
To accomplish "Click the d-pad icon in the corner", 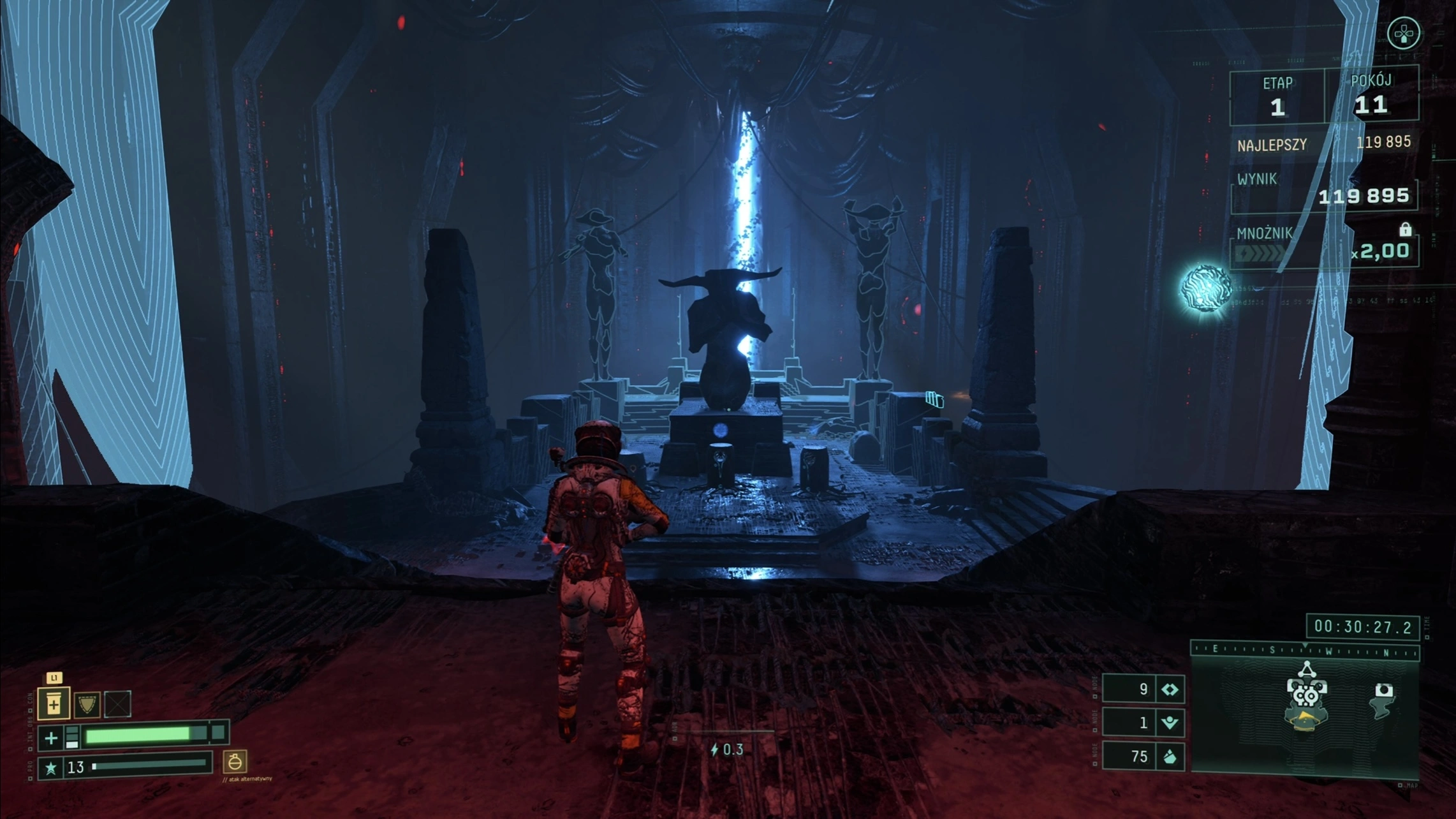I will (1404, 33).
